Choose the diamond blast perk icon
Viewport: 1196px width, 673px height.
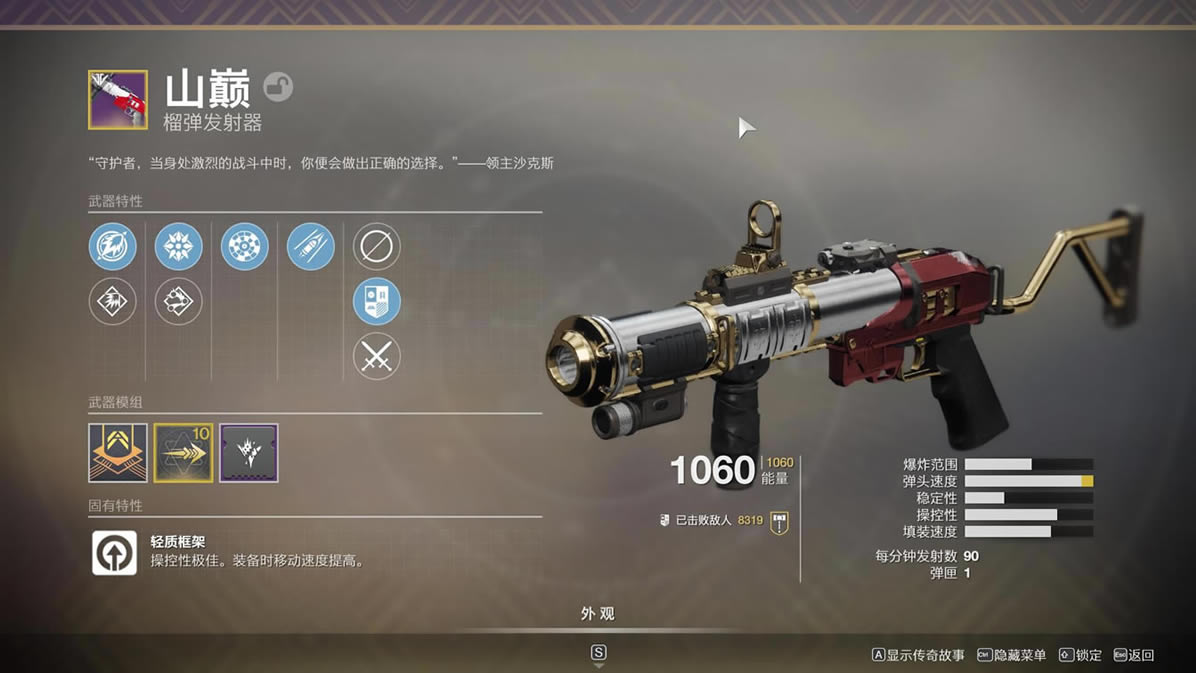(113, 301)
